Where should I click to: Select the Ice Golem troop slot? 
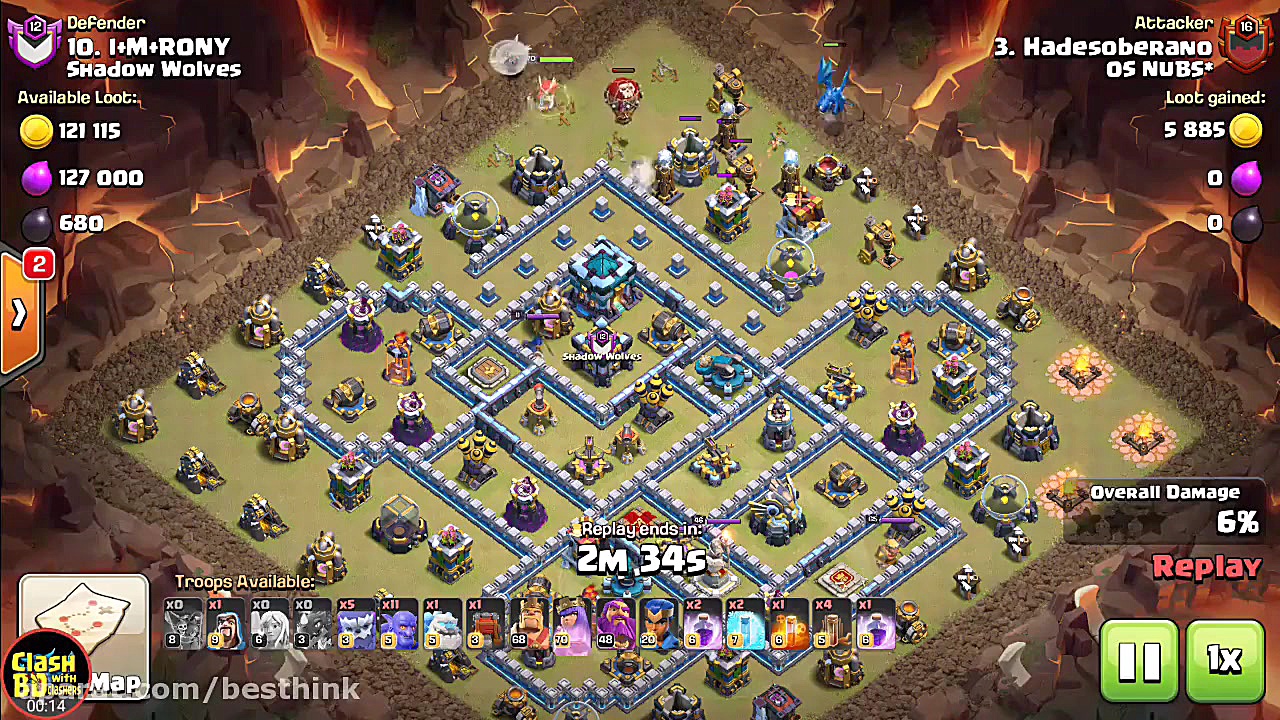pyautogui.click(x=443, y=624)
